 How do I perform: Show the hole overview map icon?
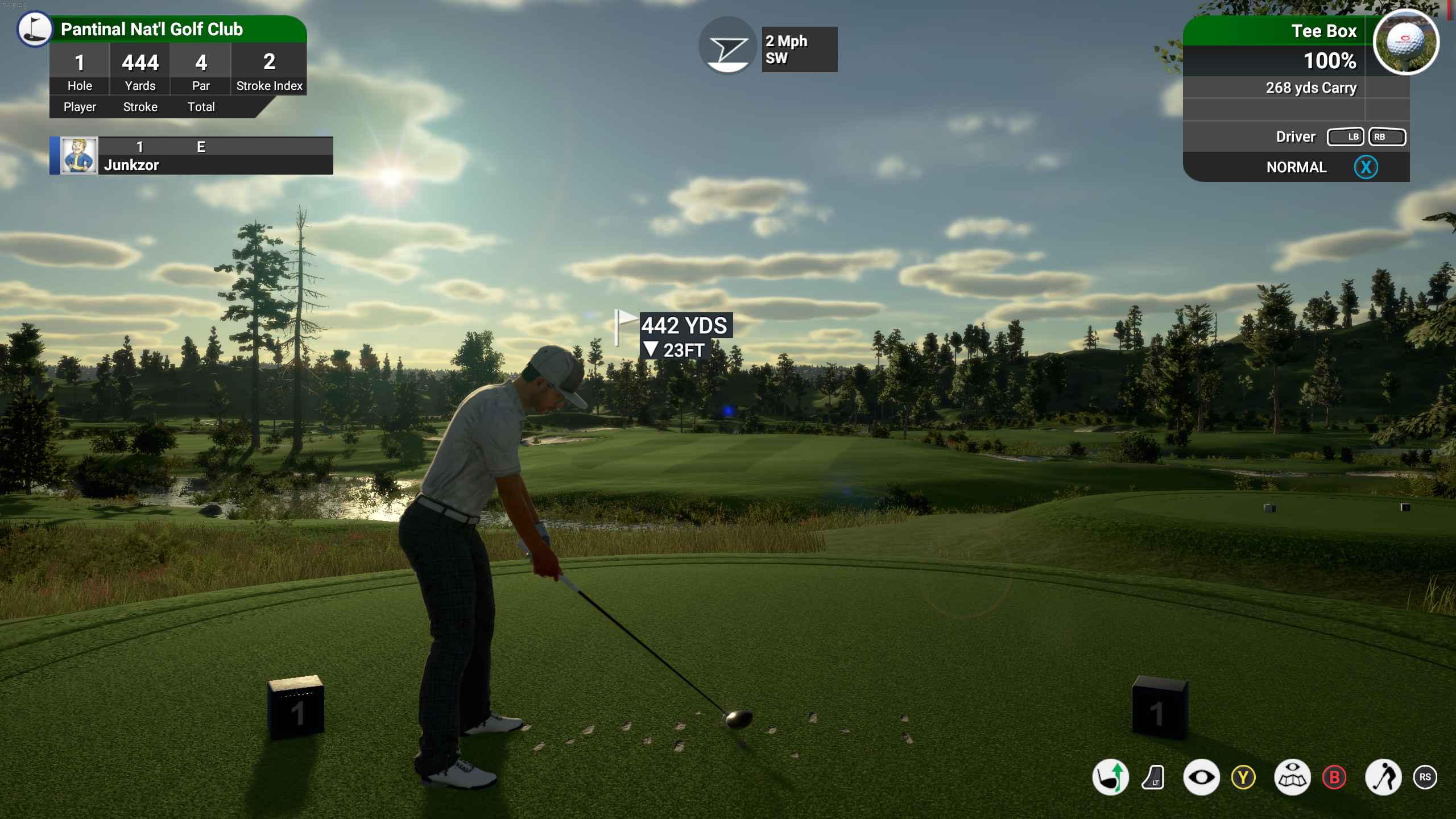pos(1292,777)
